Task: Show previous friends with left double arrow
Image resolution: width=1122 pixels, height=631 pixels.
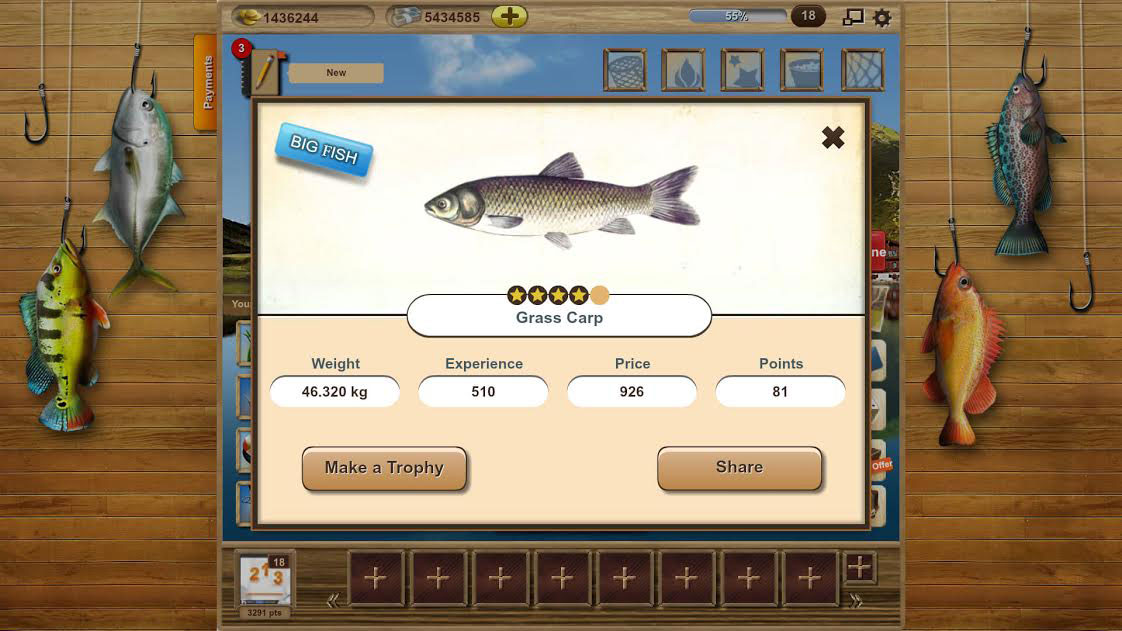Action: 333,601
